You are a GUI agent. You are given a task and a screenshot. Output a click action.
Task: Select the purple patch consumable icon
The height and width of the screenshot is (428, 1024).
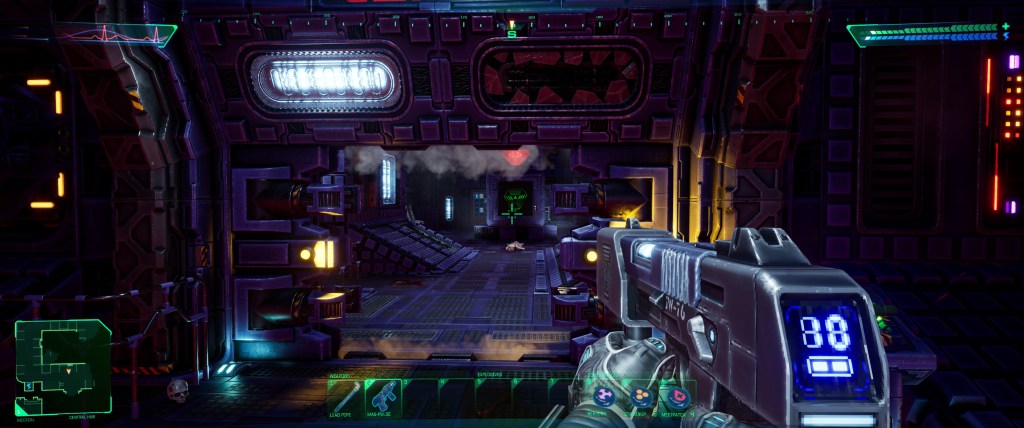606,396
